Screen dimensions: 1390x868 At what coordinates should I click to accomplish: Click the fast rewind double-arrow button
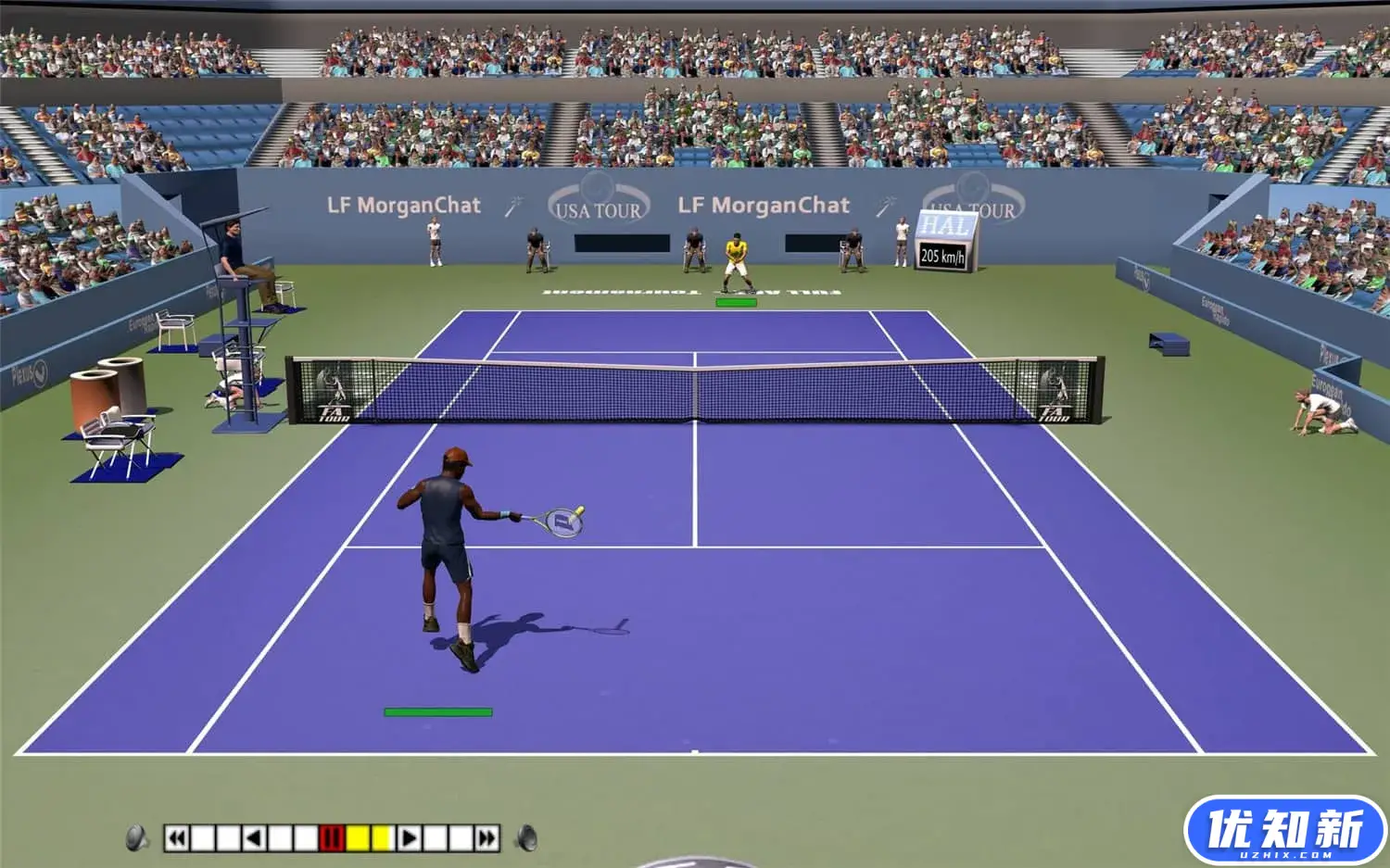tap(176, 838)
